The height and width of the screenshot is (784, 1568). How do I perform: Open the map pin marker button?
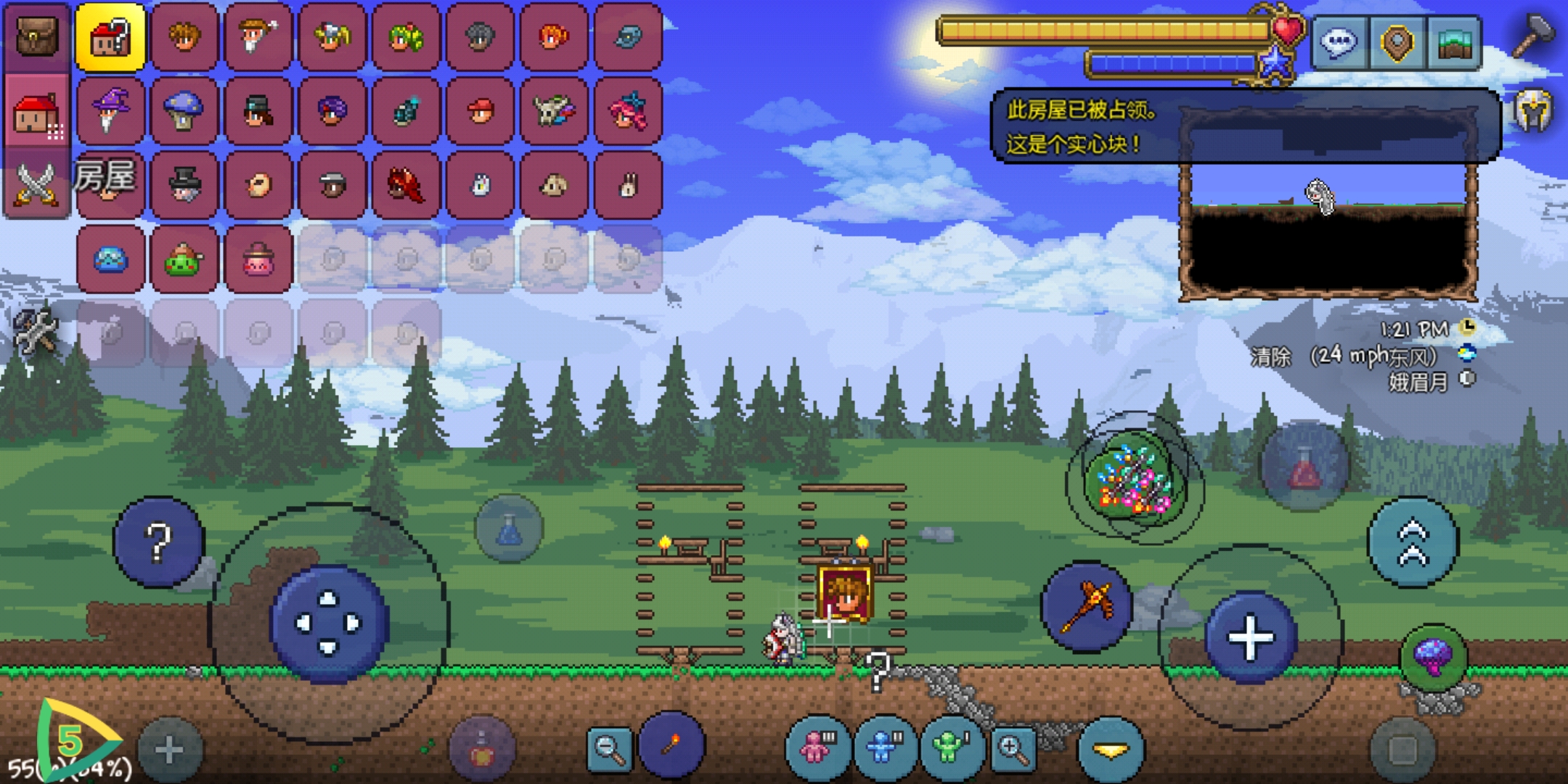(1397, 43)
